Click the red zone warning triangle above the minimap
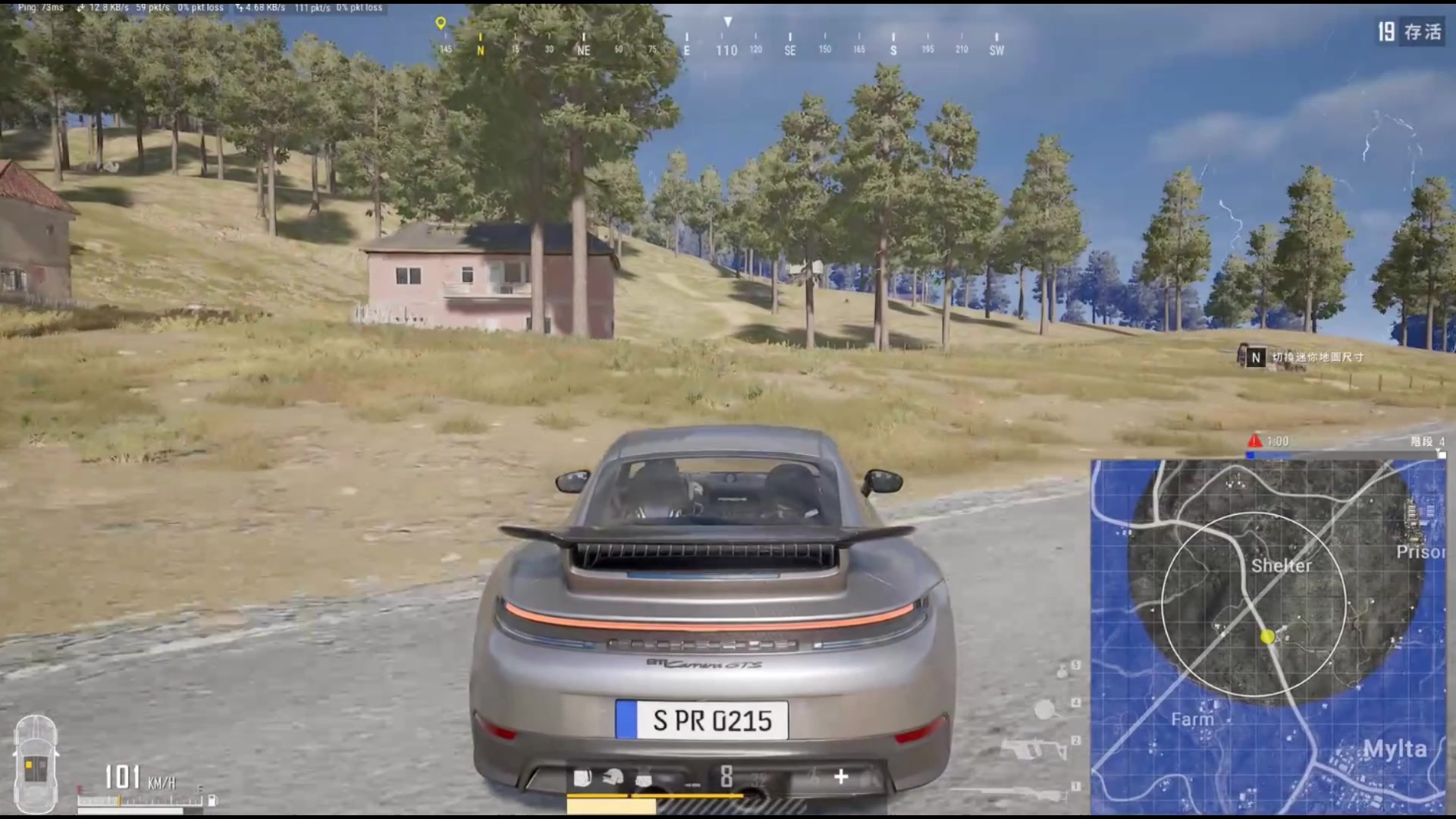The image size is (1456, 819). pyautogui.click(x=1254, y=440)
